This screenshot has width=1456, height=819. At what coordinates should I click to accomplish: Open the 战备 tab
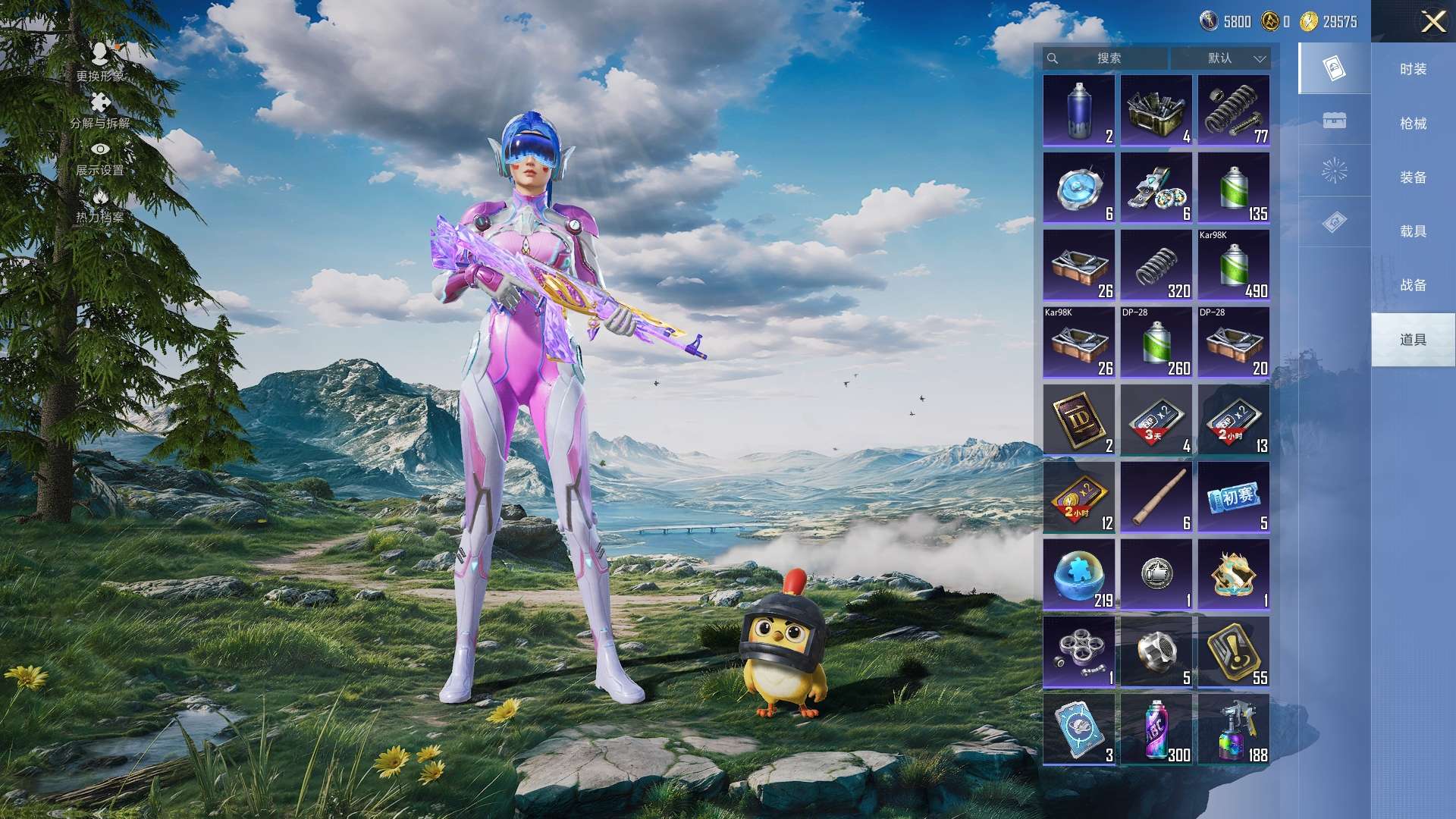click(x=1413, y=285)
